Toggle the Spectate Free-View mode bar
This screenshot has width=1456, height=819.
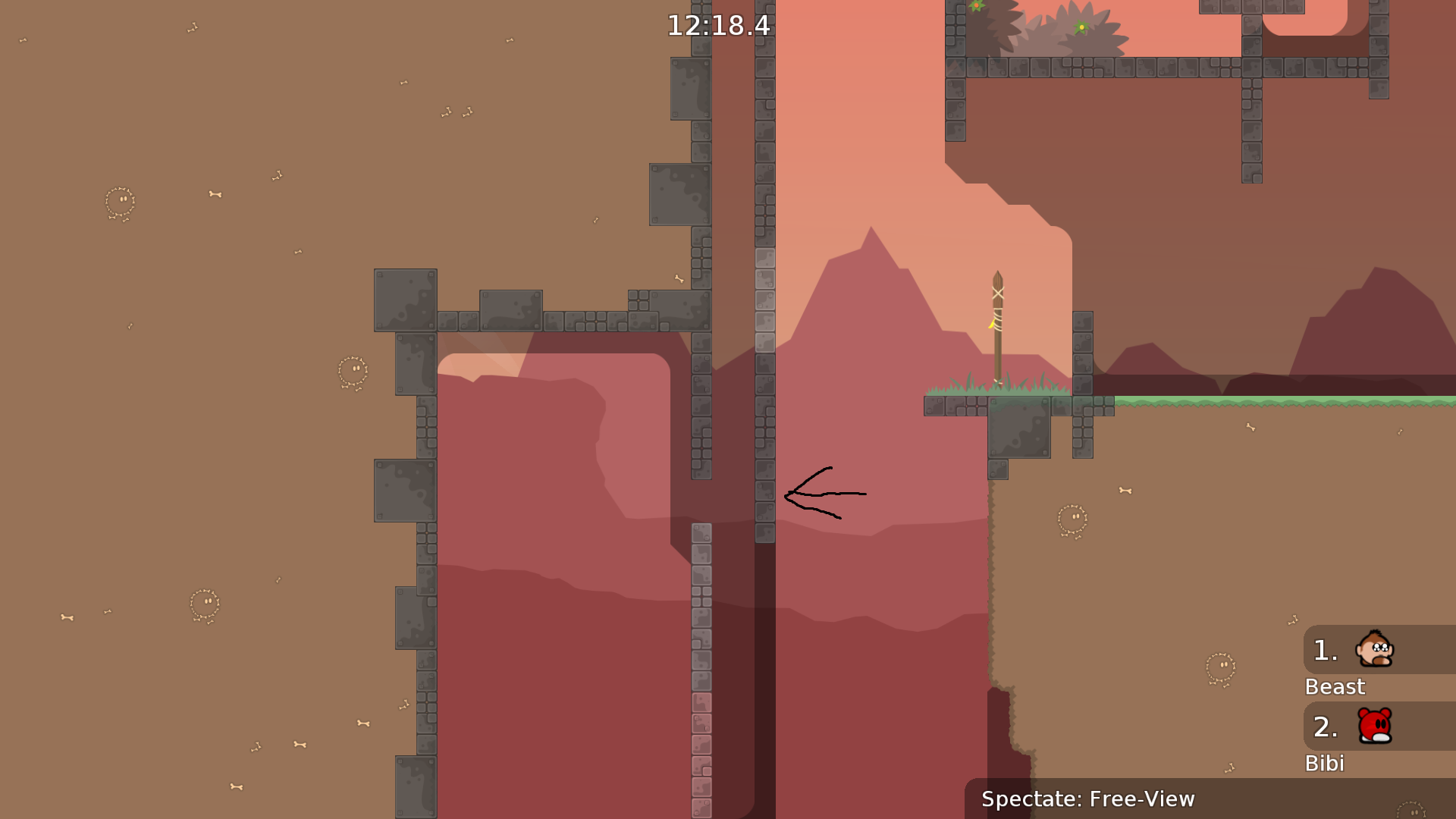[1087, 799]
